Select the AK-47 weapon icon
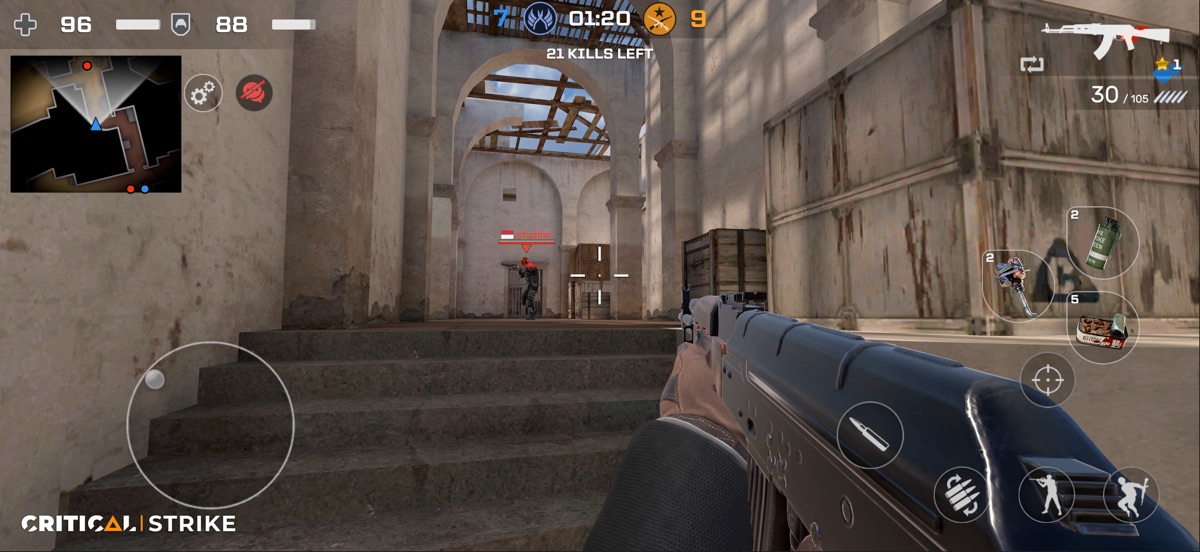The image size is (1200, 552). click(x=1105, y=37)
